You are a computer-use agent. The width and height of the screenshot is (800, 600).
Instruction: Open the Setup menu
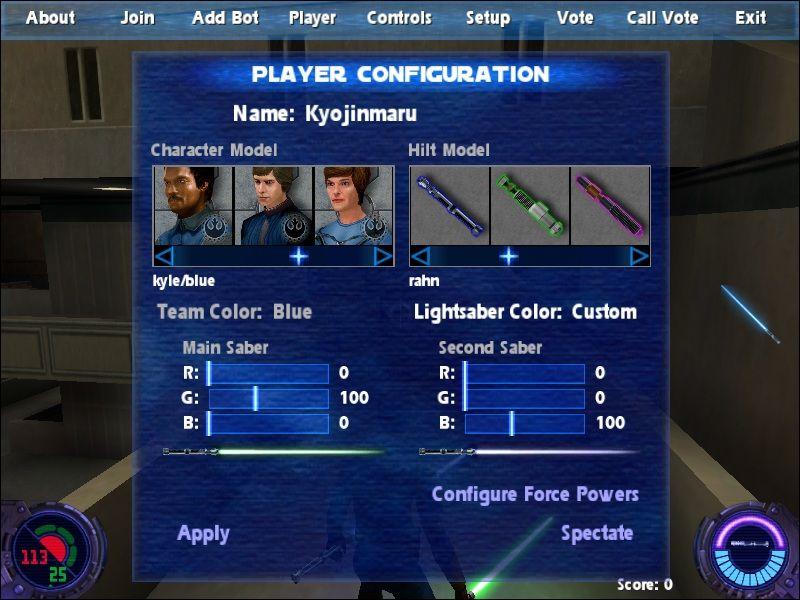pos(488,18)
